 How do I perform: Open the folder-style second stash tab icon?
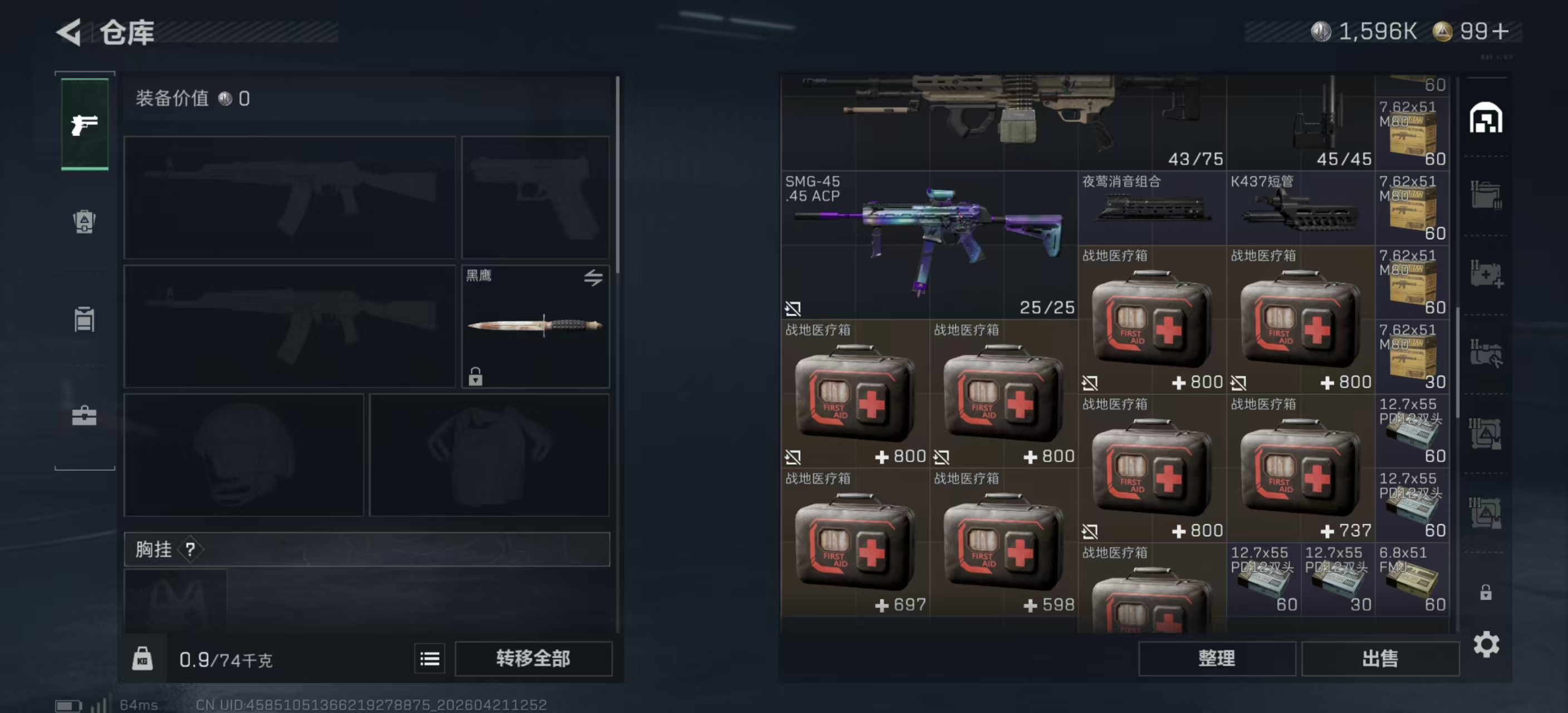click(1488, 195)
